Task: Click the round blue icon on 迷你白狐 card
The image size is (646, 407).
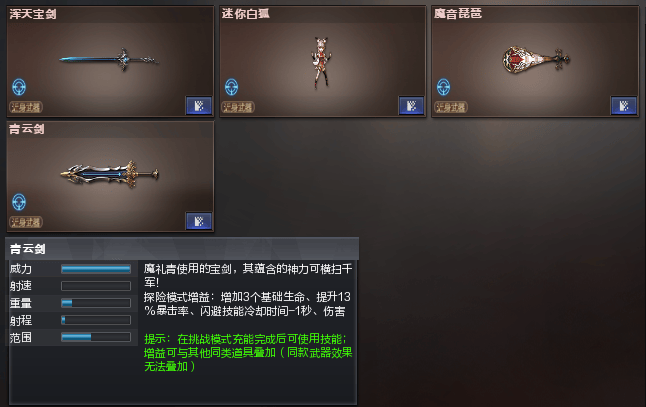Action: [232, 87]
